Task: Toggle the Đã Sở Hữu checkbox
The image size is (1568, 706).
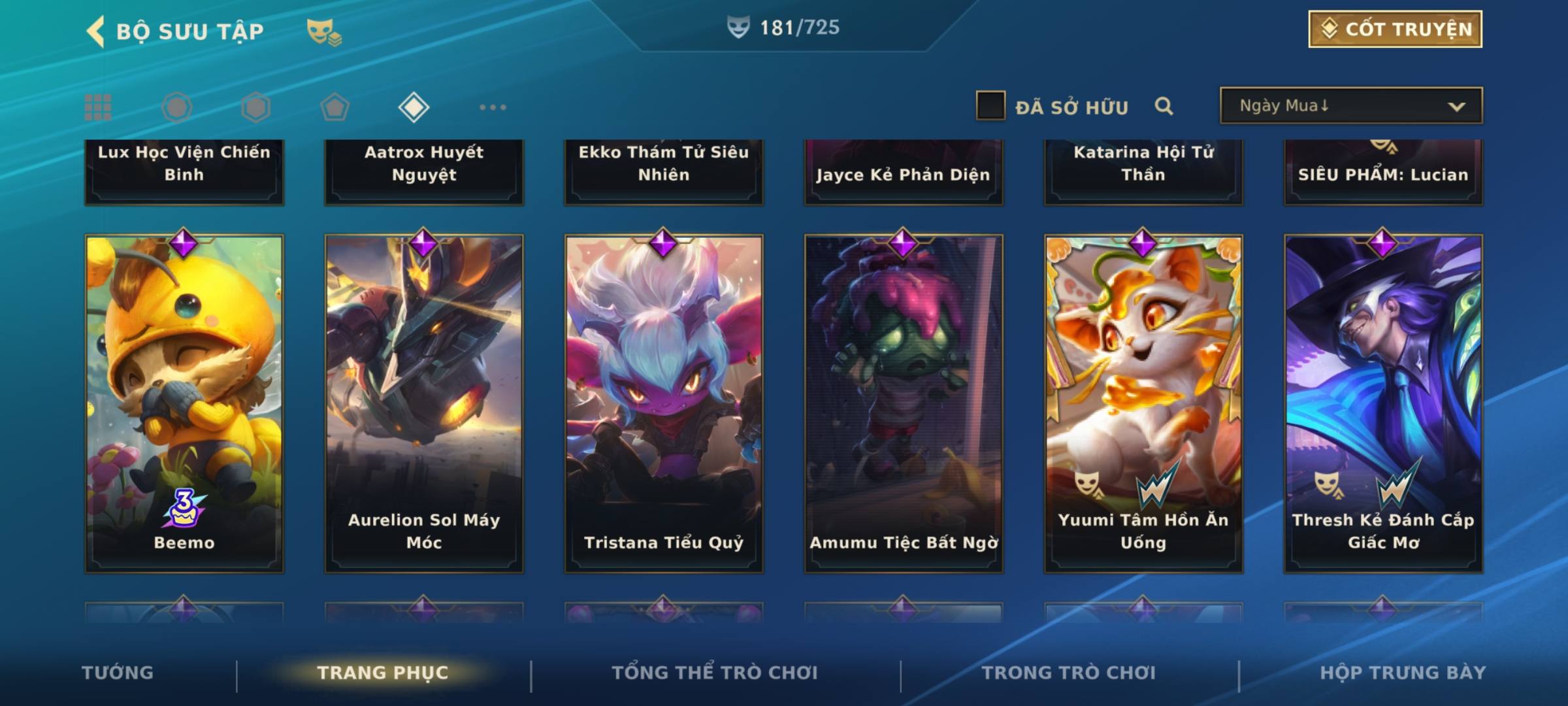Action: tap(990, 106)
